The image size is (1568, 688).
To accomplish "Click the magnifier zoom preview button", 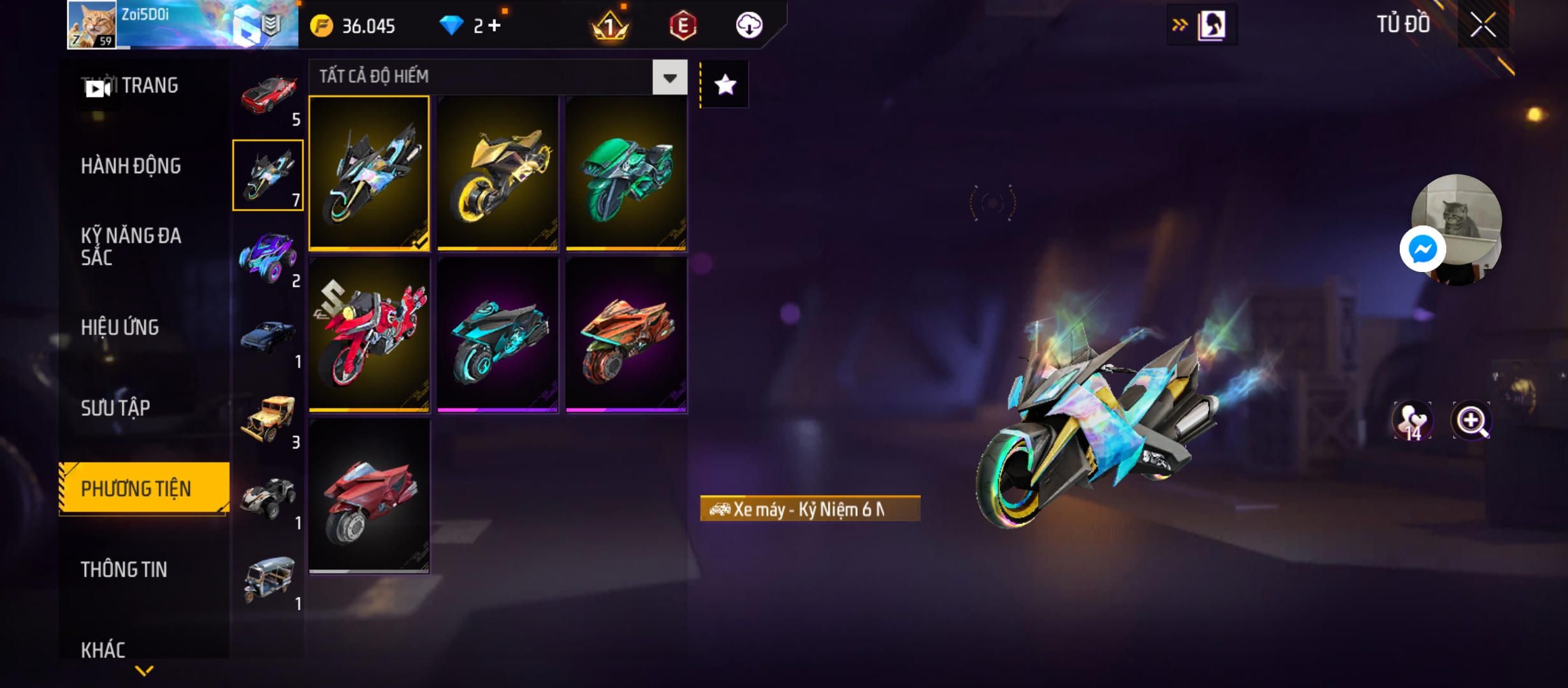I will 1471,420.
